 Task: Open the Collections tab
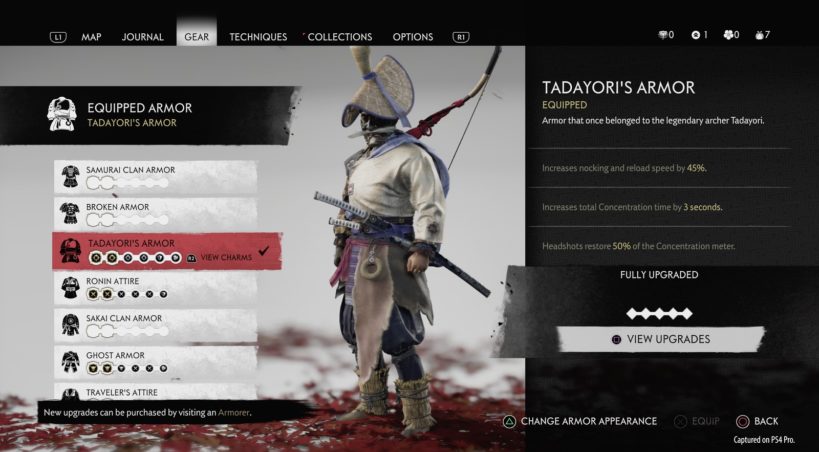click(x=339, y=37)
